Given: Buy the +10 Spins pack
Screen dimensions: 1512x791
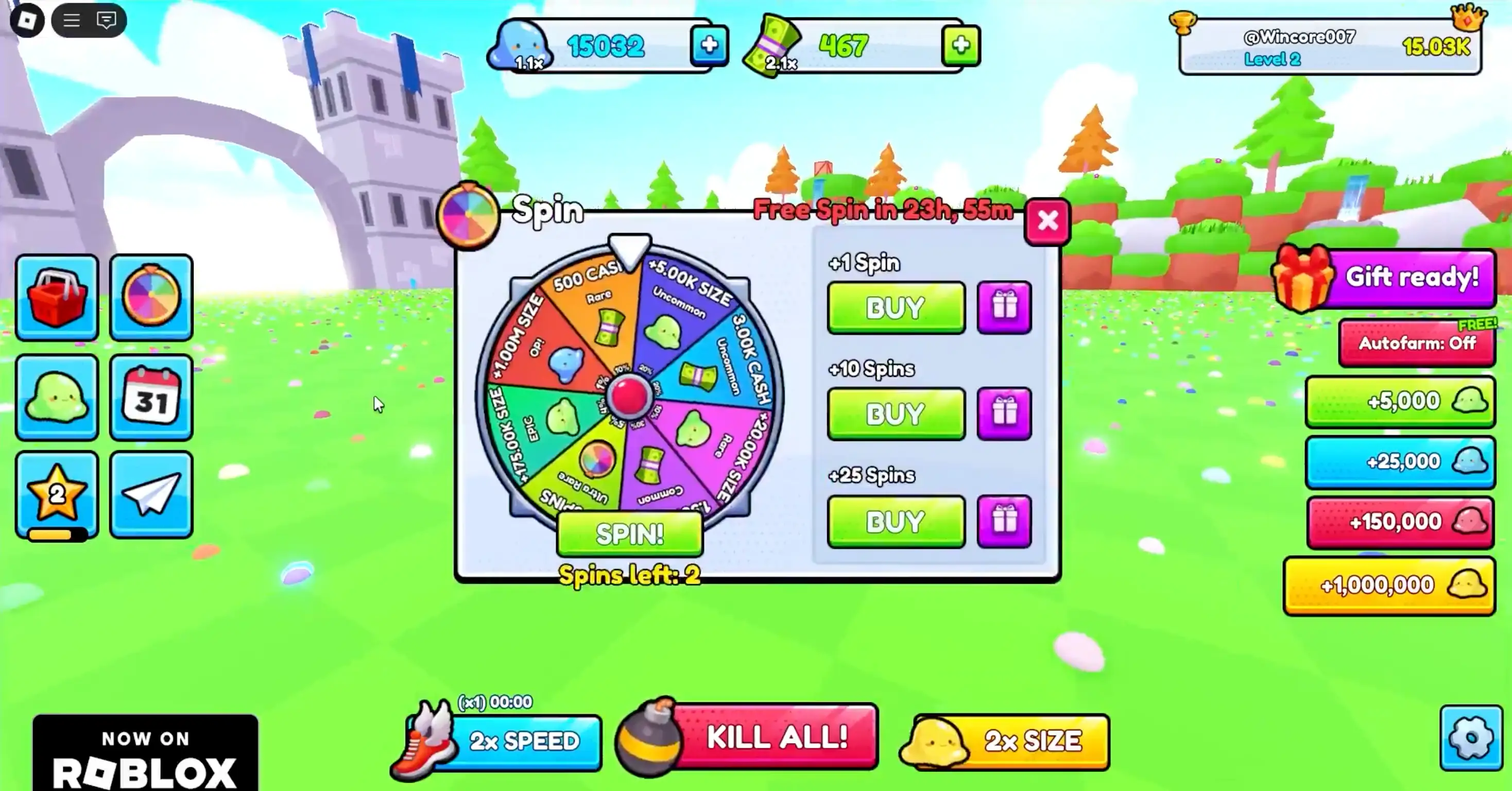Looking at the screenshot, I should (x=896, y=414).
